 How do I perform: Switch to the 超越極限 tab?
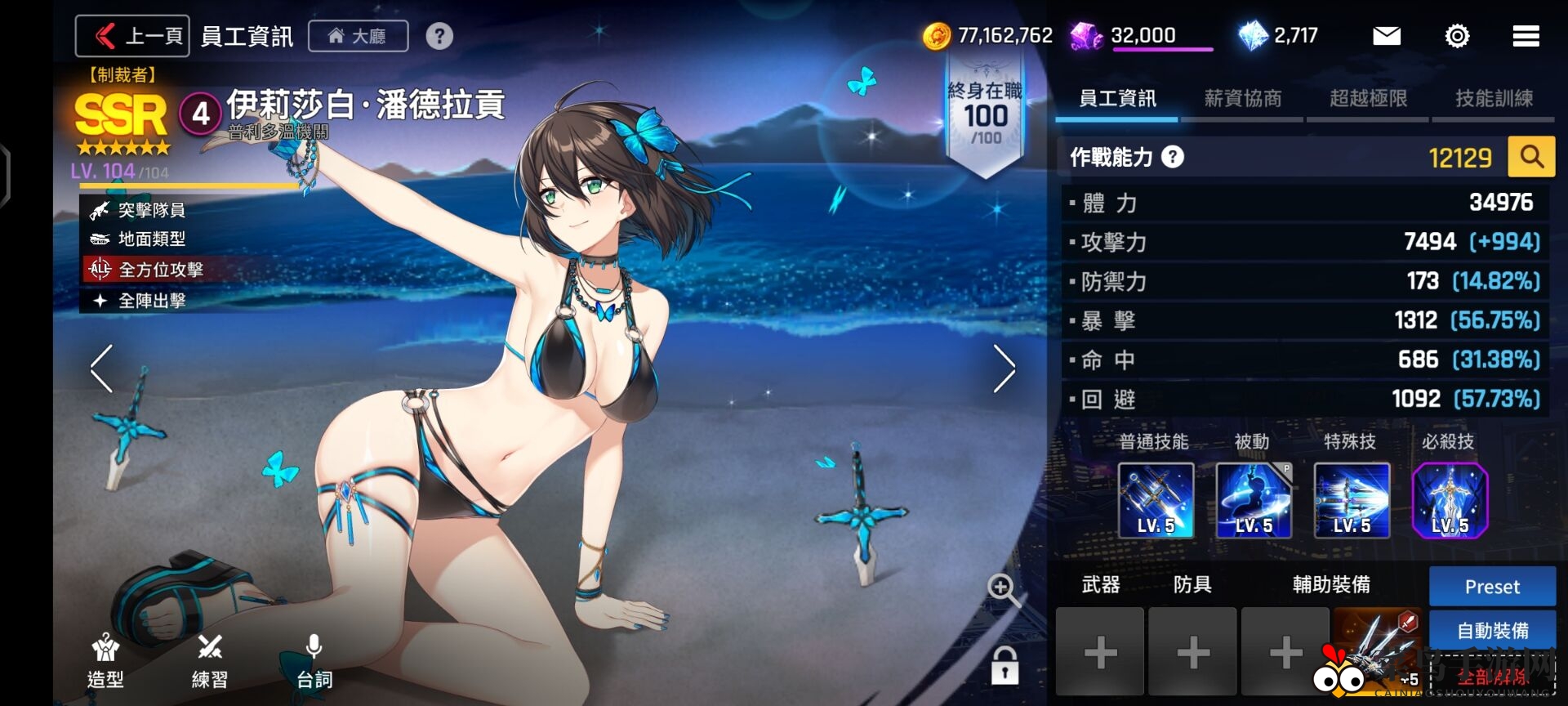pos(1368,99)
